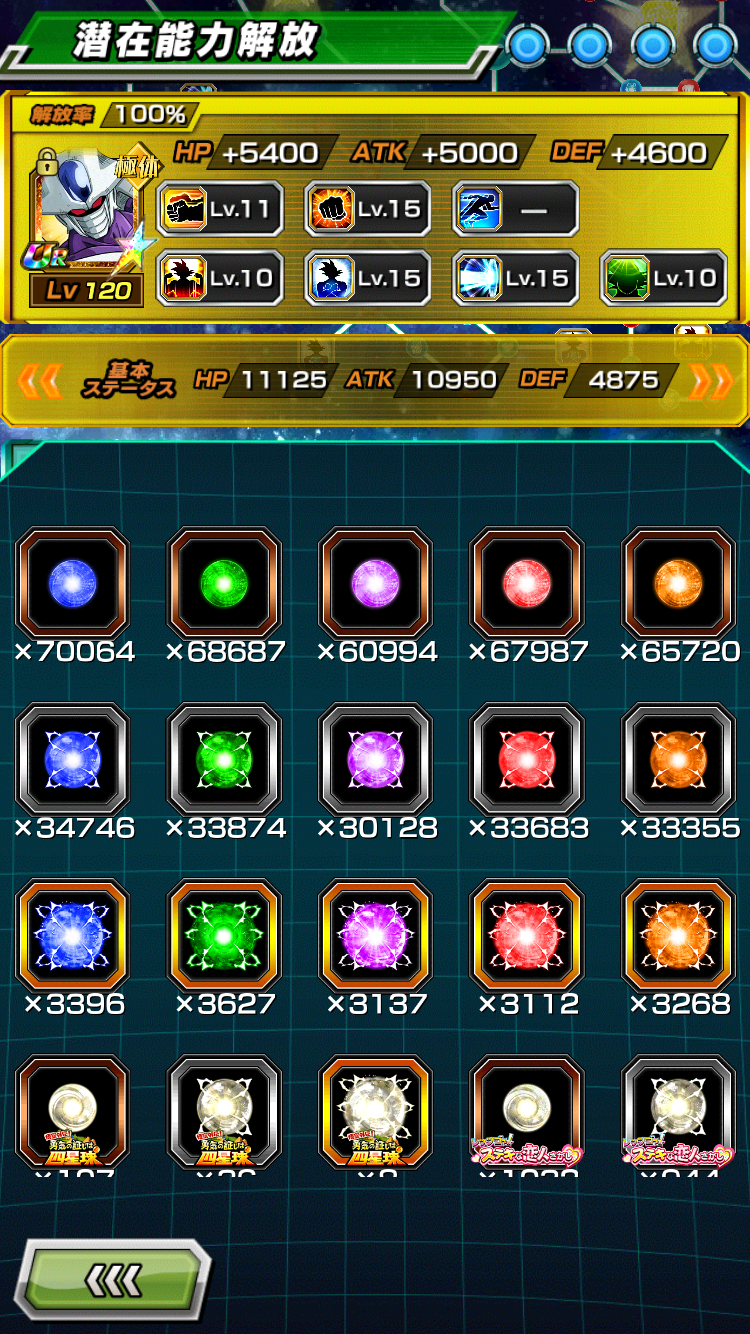Screen dimensions: 750x1334
Task: Open the Lv.11 fist skill icon
Action: coord(220,209)
